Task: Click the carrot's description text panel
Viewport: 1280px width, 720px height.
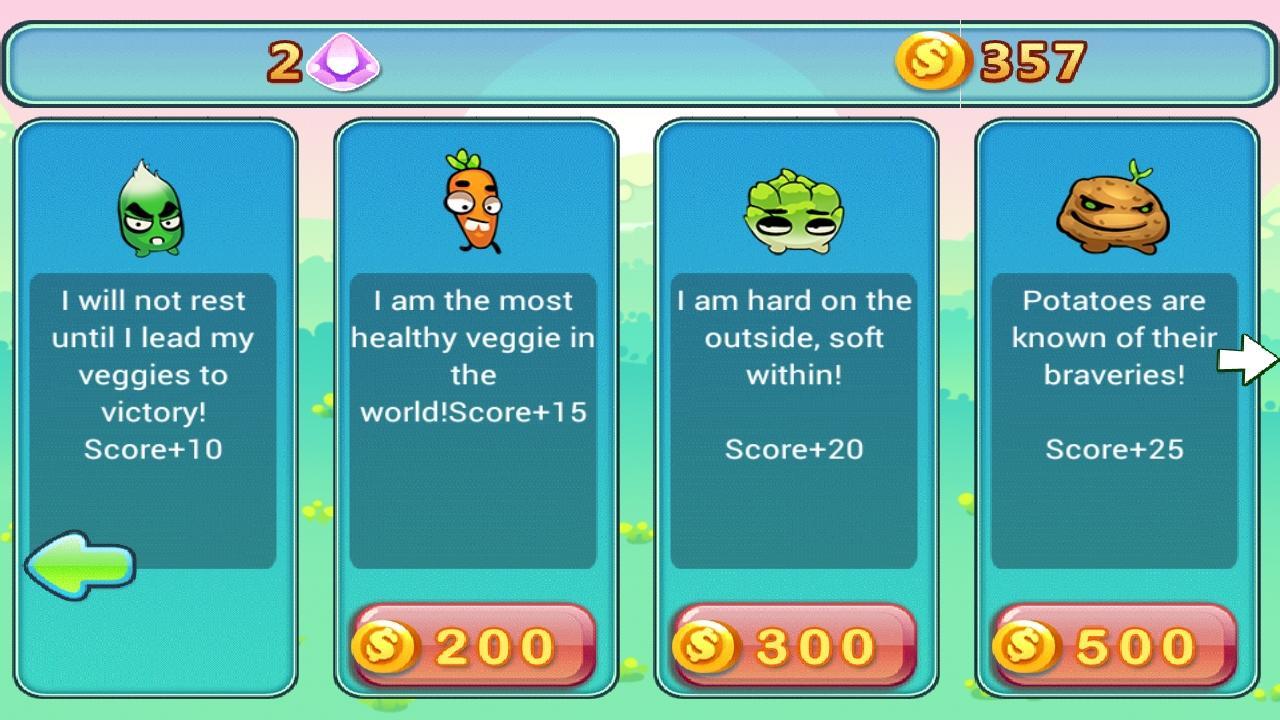Action: [475, 420]
